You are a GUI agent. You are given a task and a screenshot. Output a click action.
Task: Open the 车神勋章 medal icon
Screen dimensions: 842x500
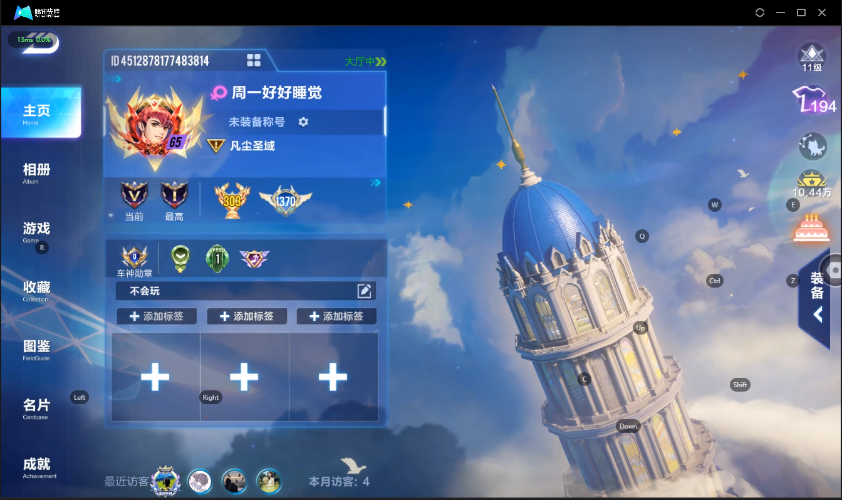click(x=134, y=258)
